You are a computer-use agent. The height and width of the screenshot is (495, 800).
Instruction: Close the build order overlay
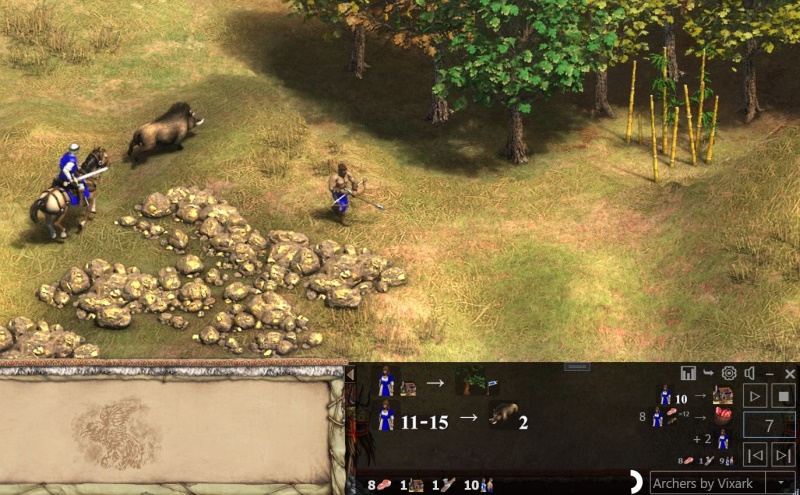coord(789,373)
